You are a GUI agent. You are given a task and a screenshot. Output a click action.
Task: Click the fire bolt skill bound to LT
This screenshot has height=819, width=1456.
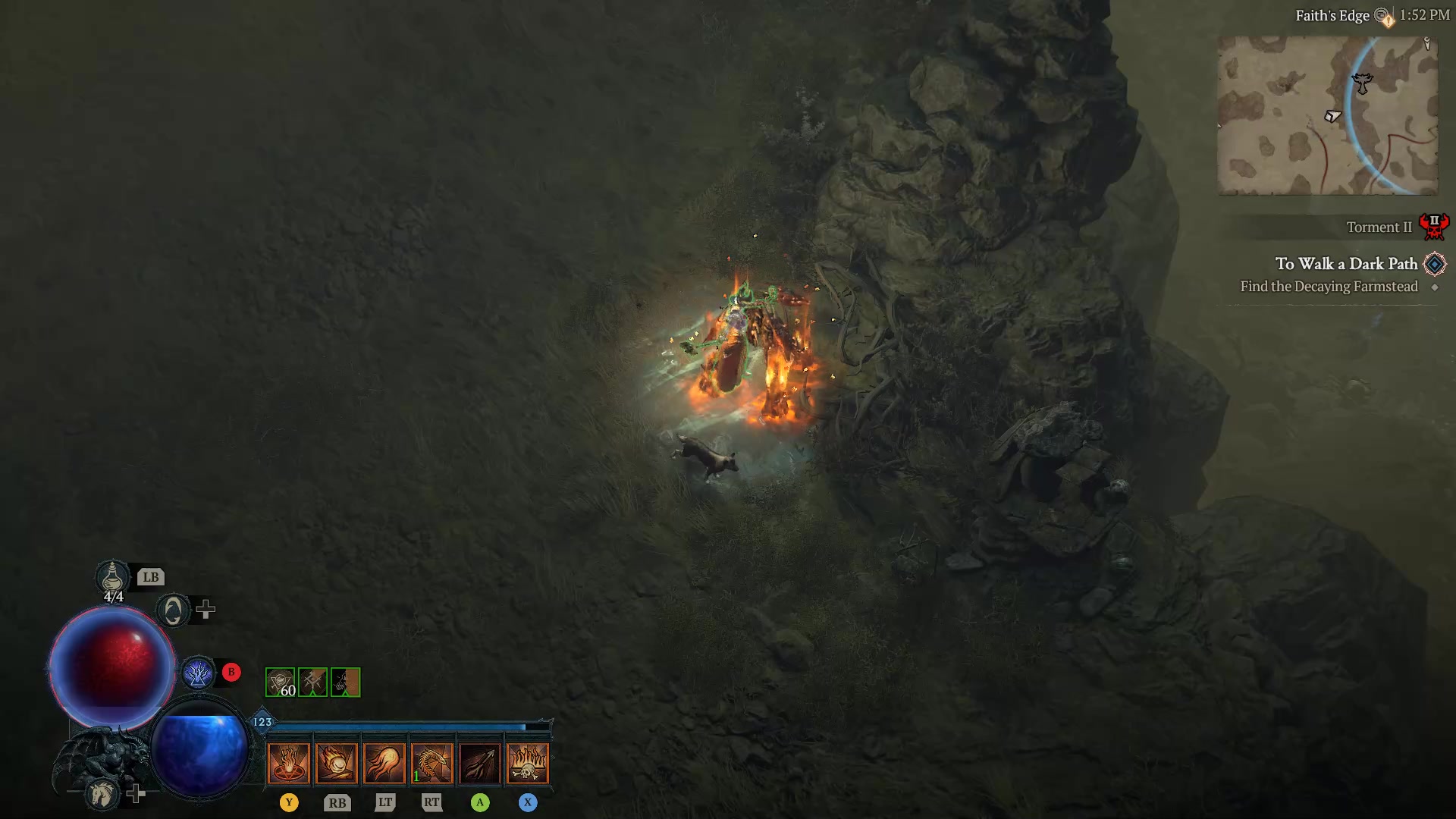385,762
